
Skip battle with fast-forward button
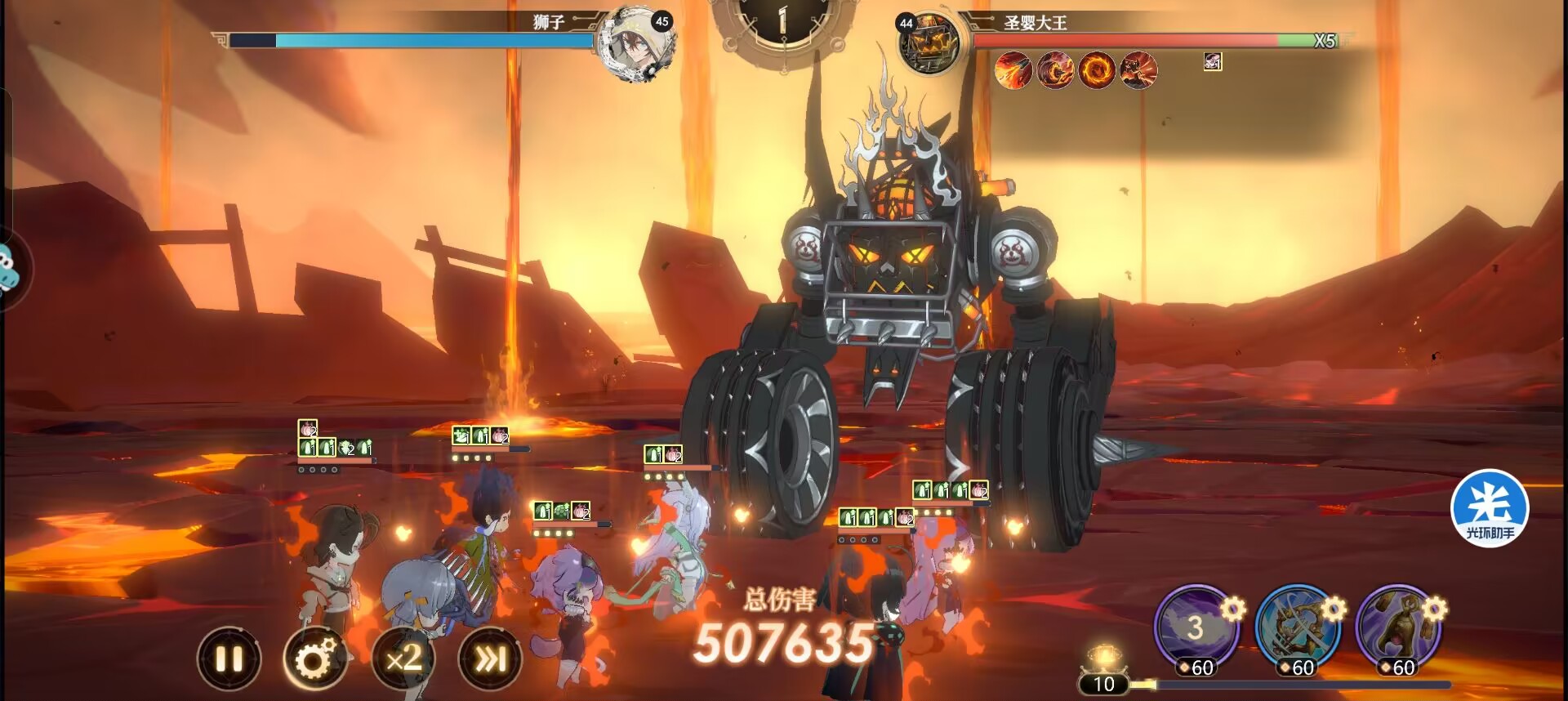coord(490,659)
